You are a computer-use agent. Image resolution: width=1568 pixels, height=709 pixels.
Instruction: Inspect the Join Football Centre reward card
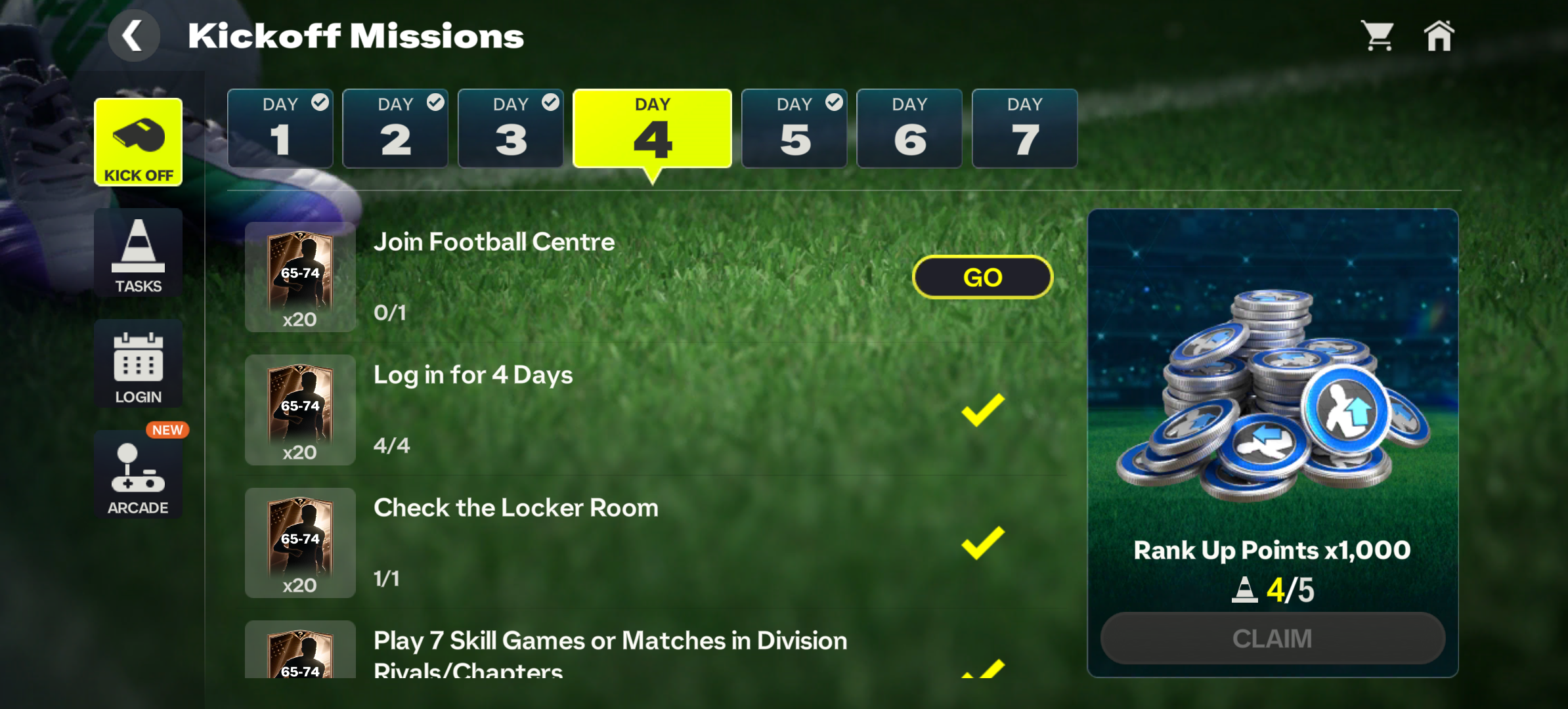click(300, 277)
